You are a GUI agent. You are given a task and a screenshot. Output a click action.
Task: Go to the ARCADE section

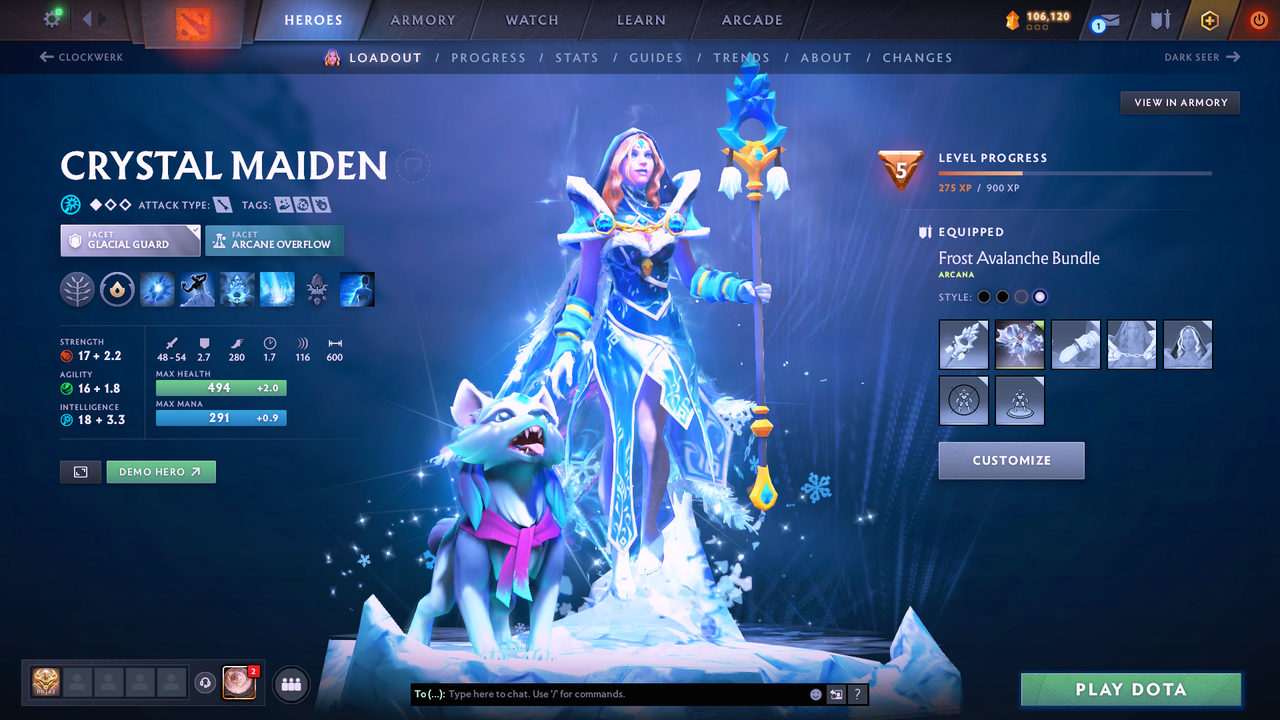click(x=751, y=20)
